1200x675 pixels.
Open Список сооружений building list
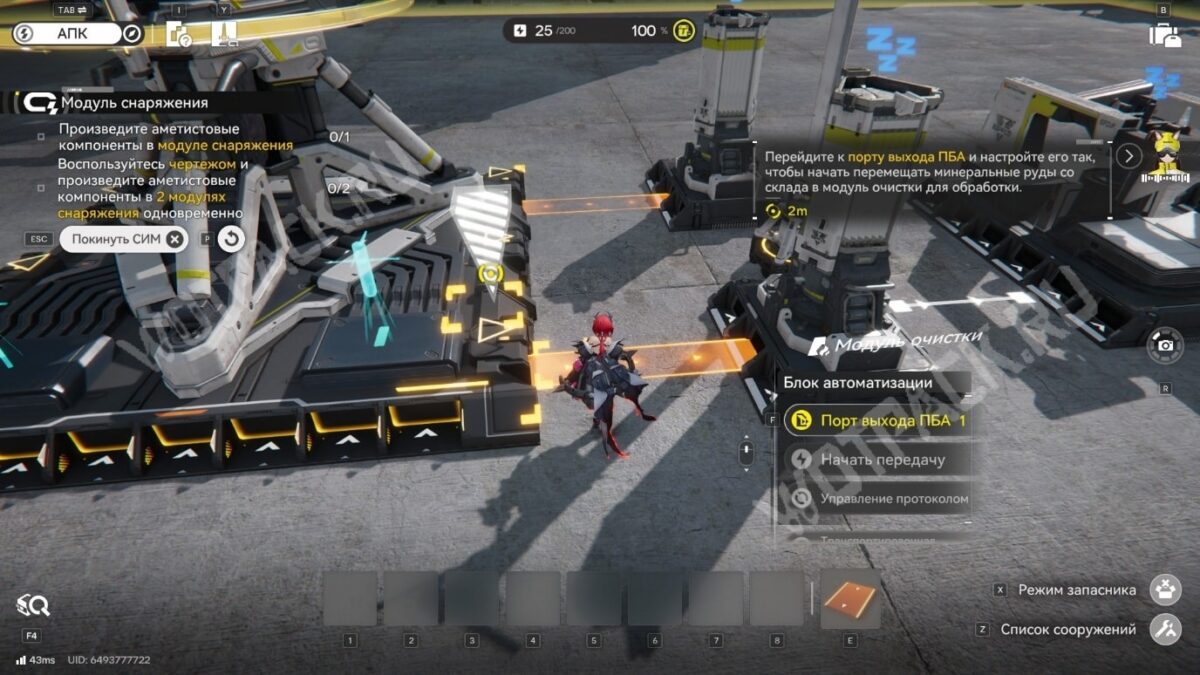coord(1165,630)
